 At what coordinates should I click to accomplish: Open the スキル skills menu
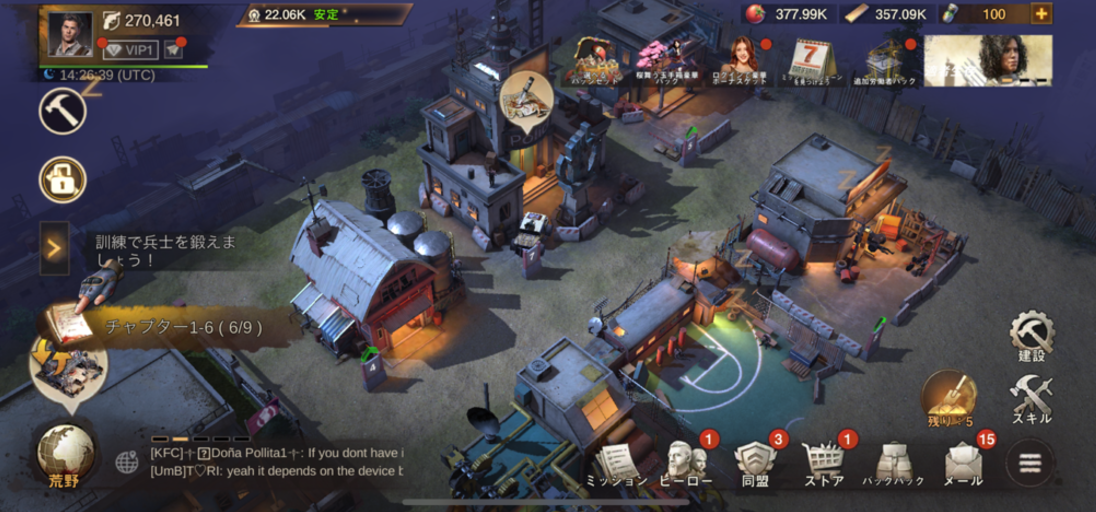[x=1031, y=399]
